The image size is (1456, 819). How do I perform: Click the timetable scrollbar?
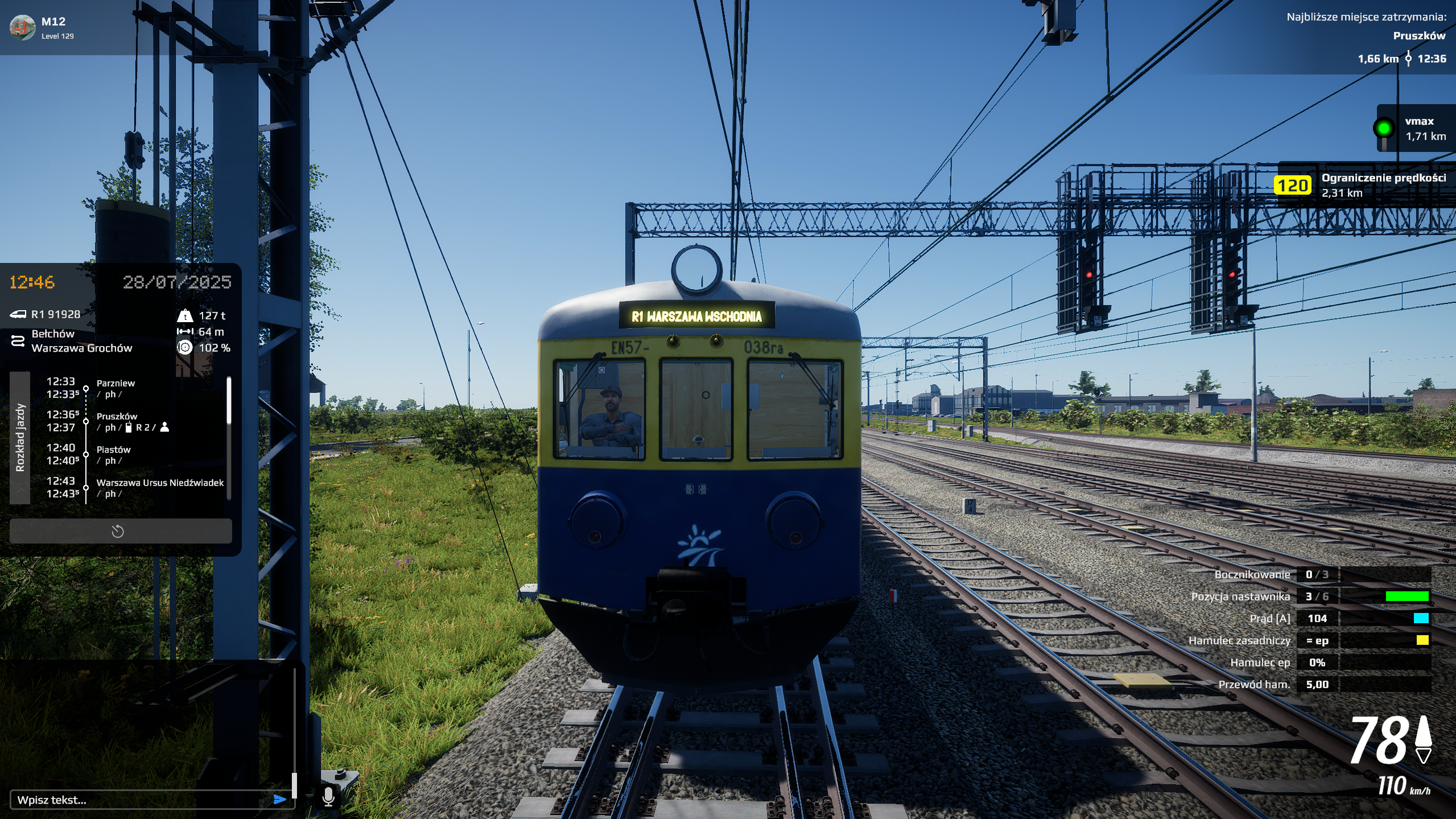[x=229, y=401]
